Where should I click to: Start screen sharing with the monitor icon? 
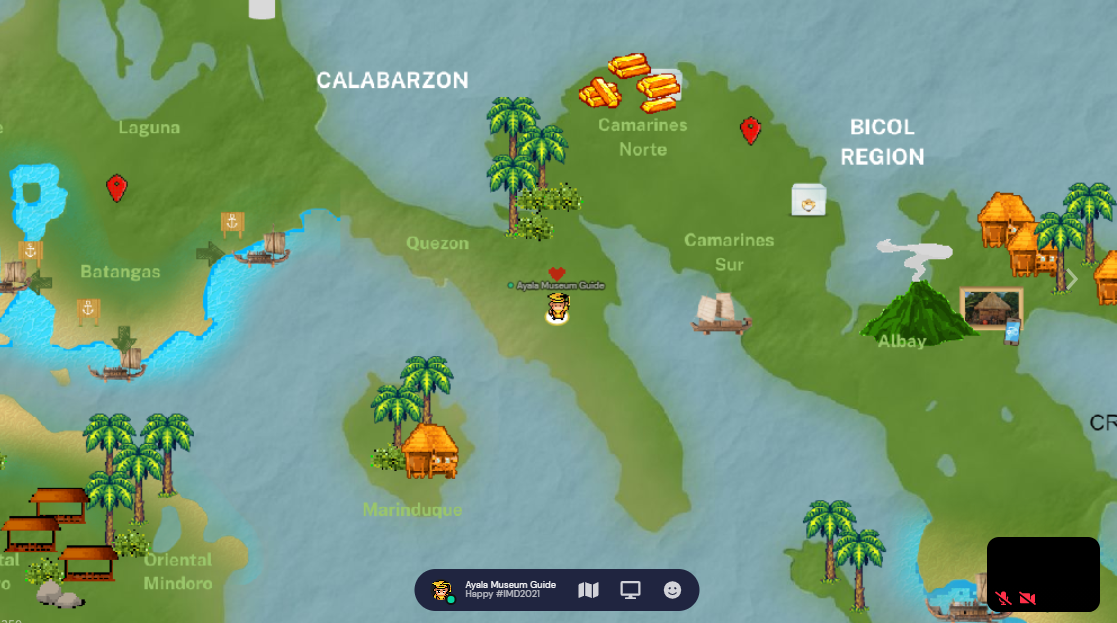(x=630, y=590)
